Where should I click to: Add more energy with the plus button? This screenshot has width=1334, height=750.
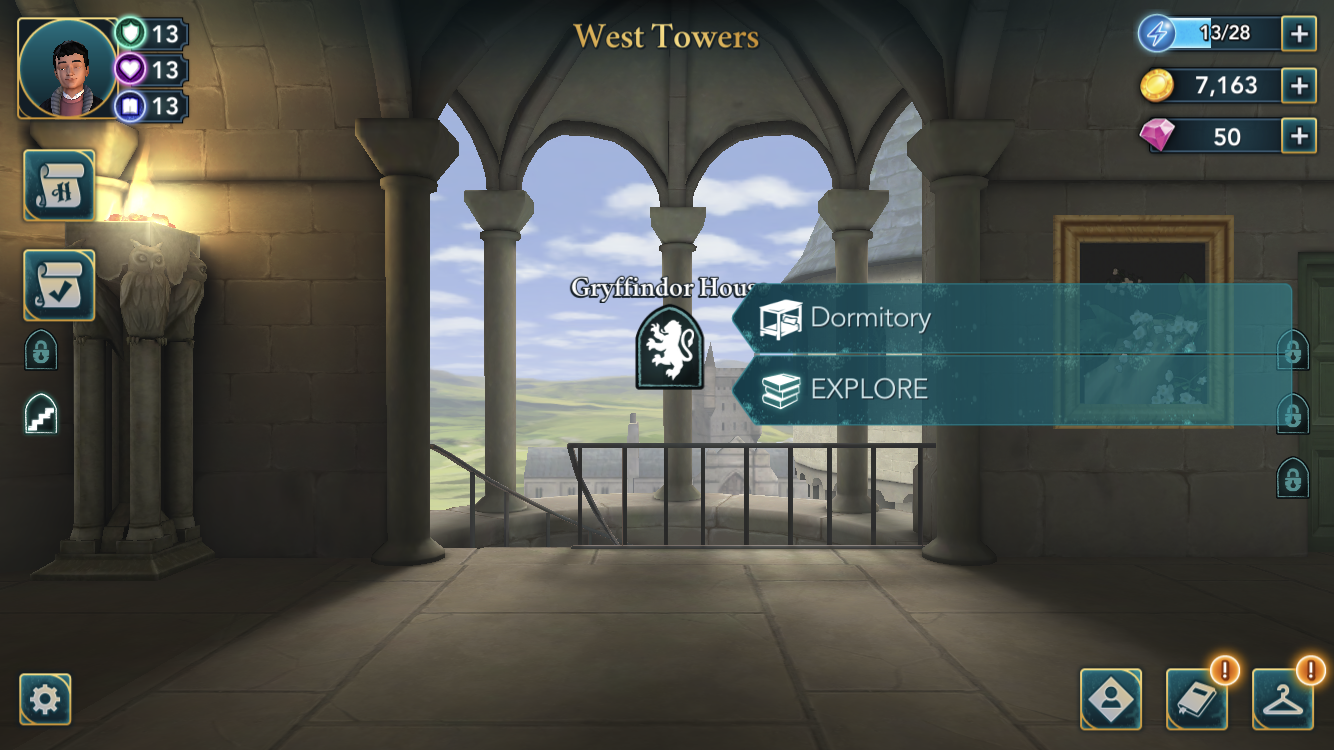coord(1298,34)
